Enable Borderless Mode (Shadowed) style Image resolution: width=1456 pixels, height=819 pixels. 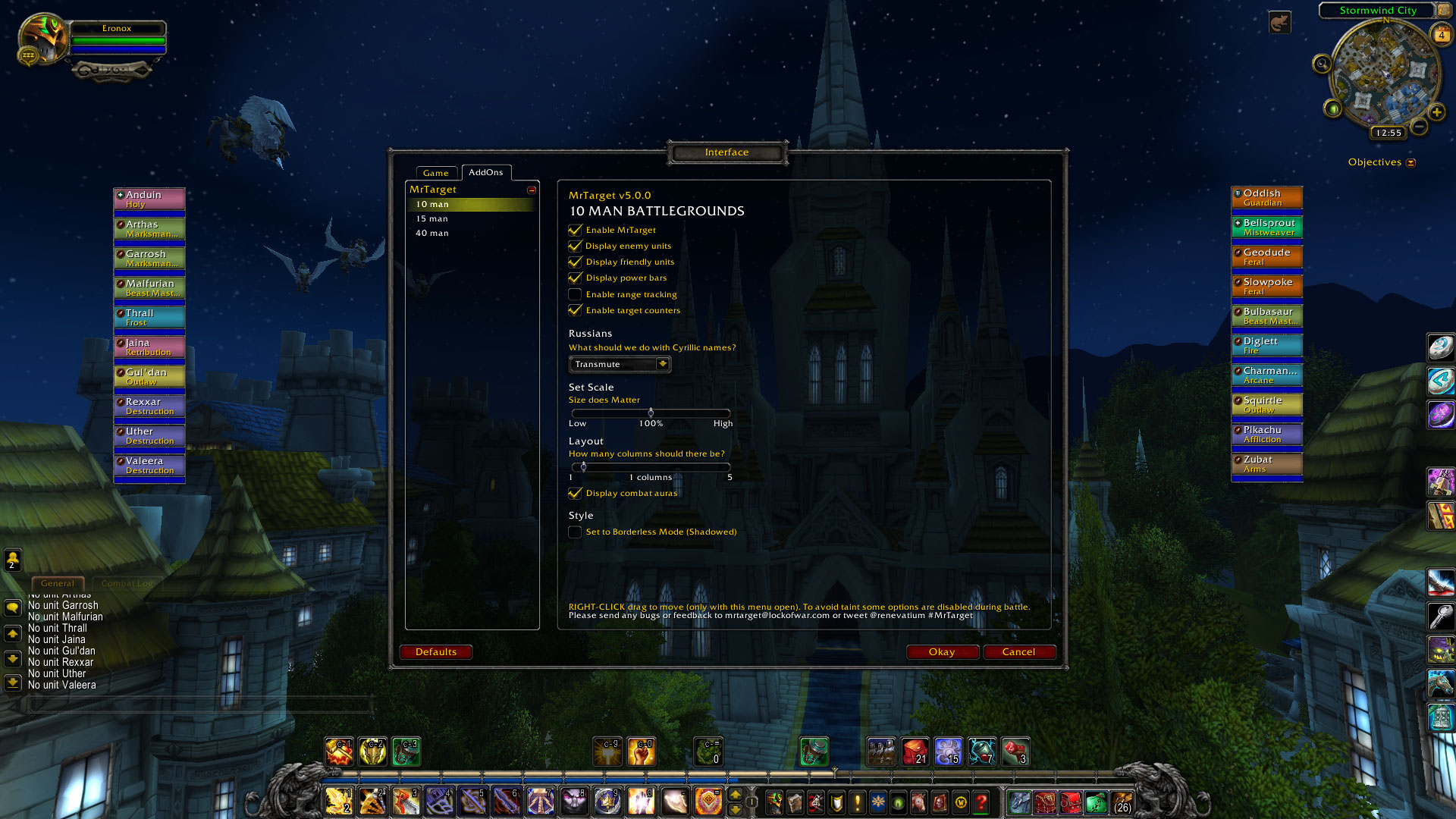click(x=576, y=532)
